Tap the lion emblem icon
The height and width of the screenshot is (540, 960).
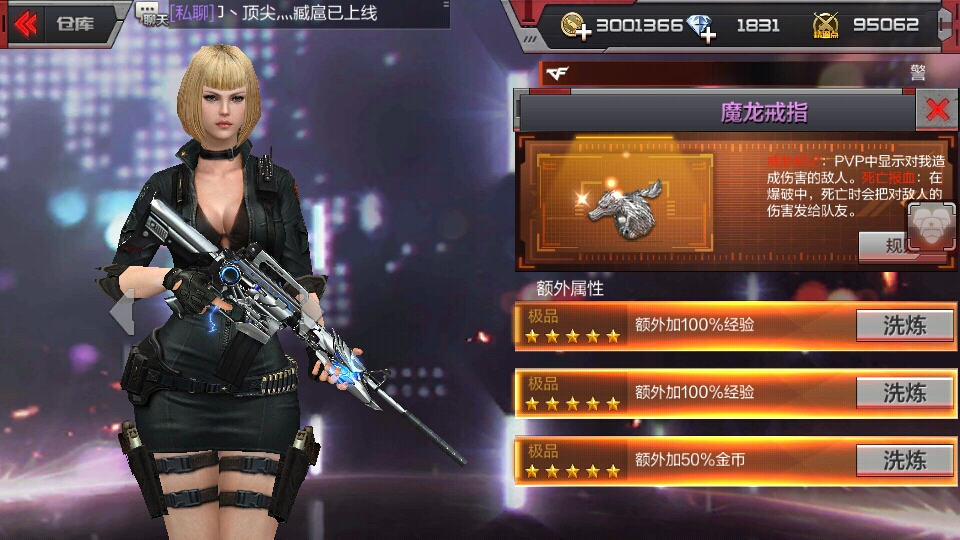[931, 226]
